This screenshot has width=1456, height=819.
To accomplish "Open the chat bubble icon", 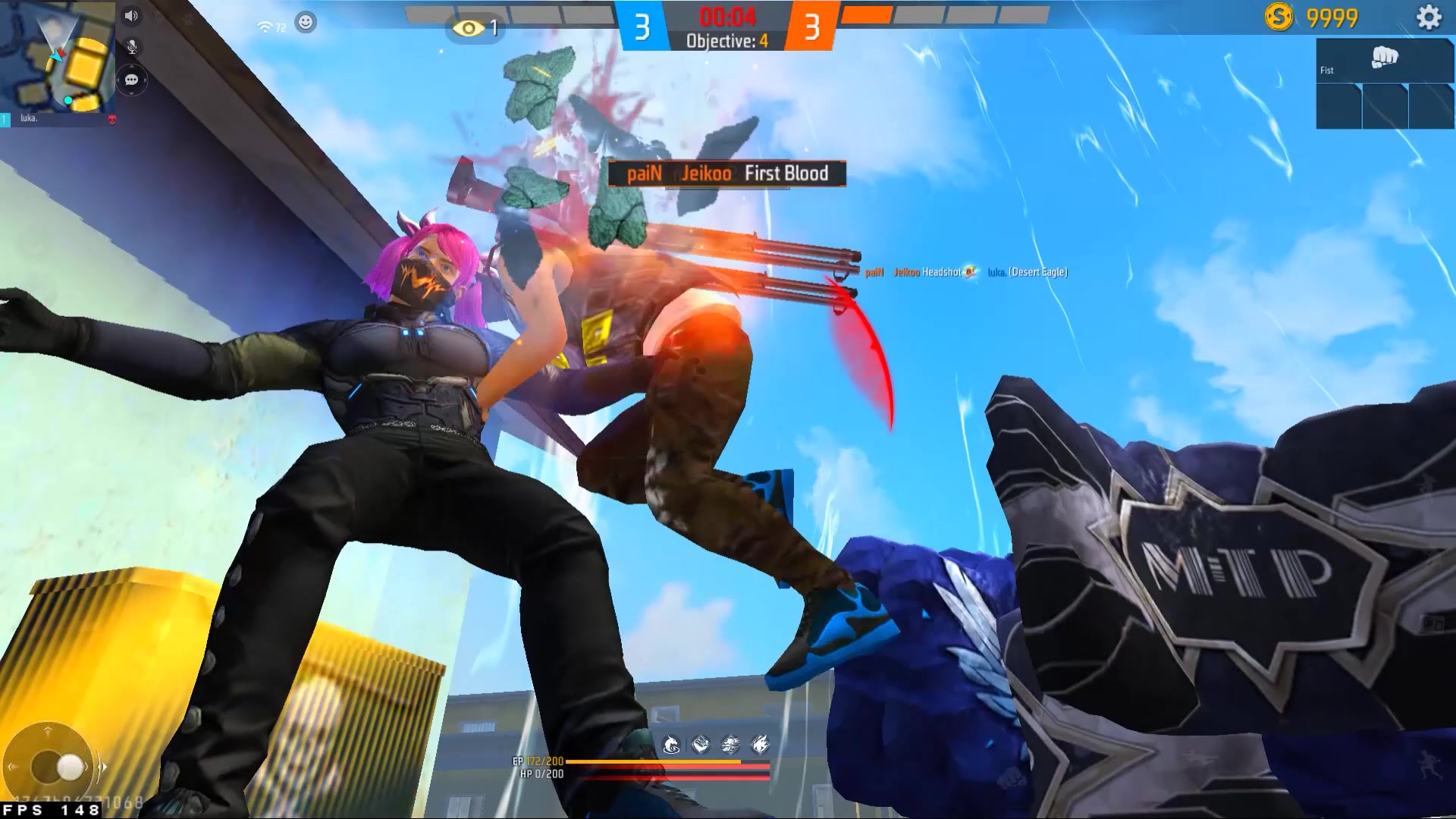I will pyautogui.click(x=131, y=80).
